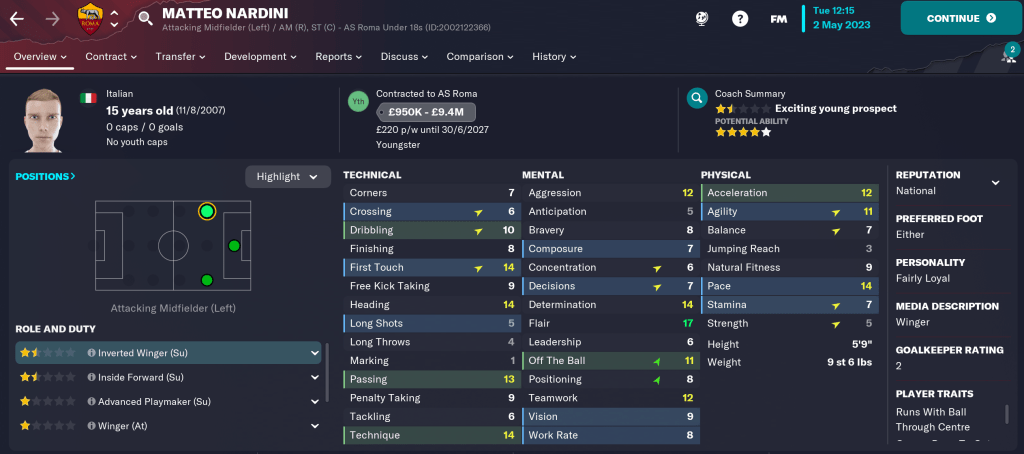This screenshot has width=1024, height=454.
Task: Click the AS Roma club badge
Action: tap(90, 18)
